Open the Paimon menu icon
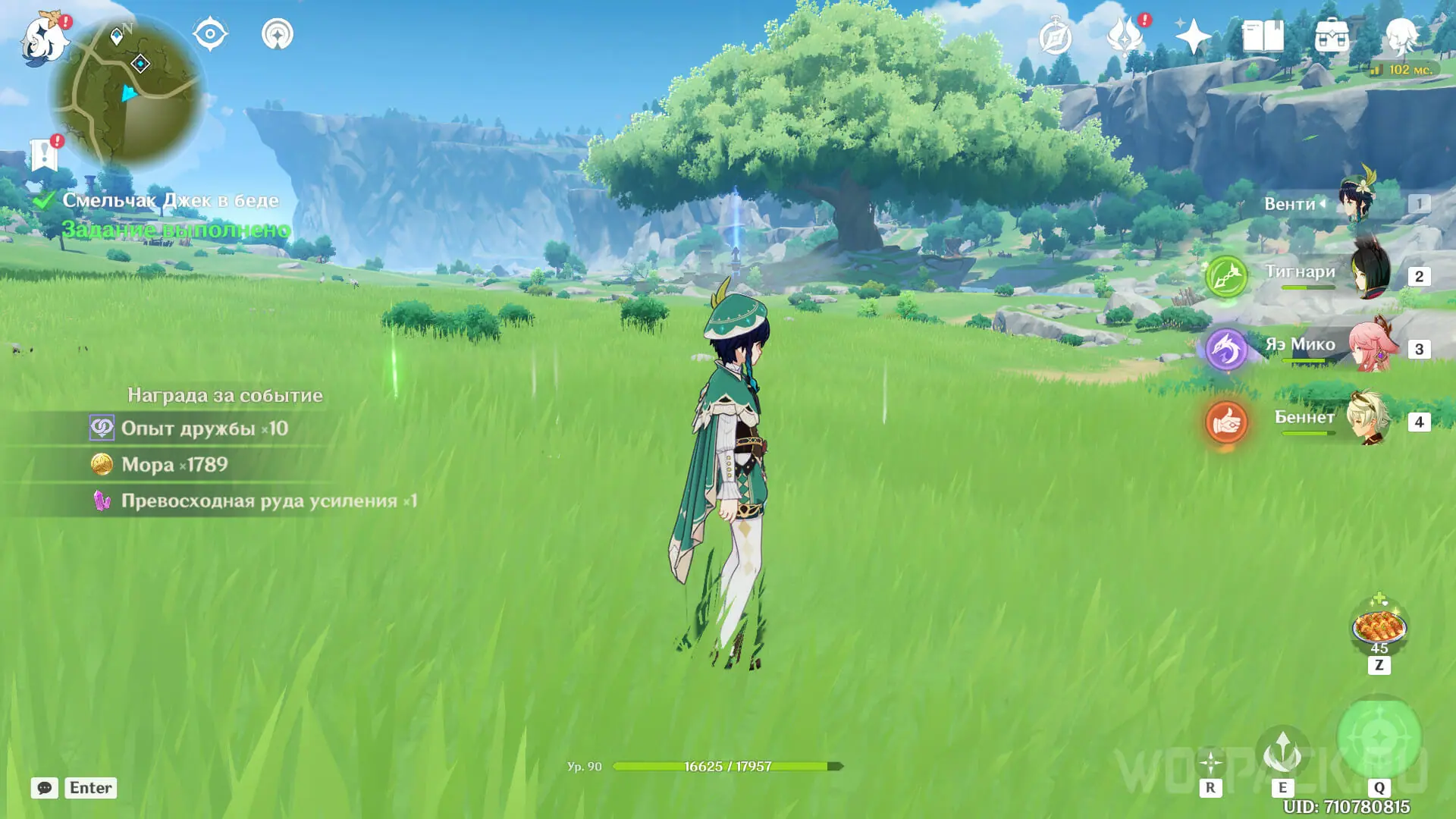Image resolution: width=1456 pixels, height=819 pixels. tap(44, 39)
